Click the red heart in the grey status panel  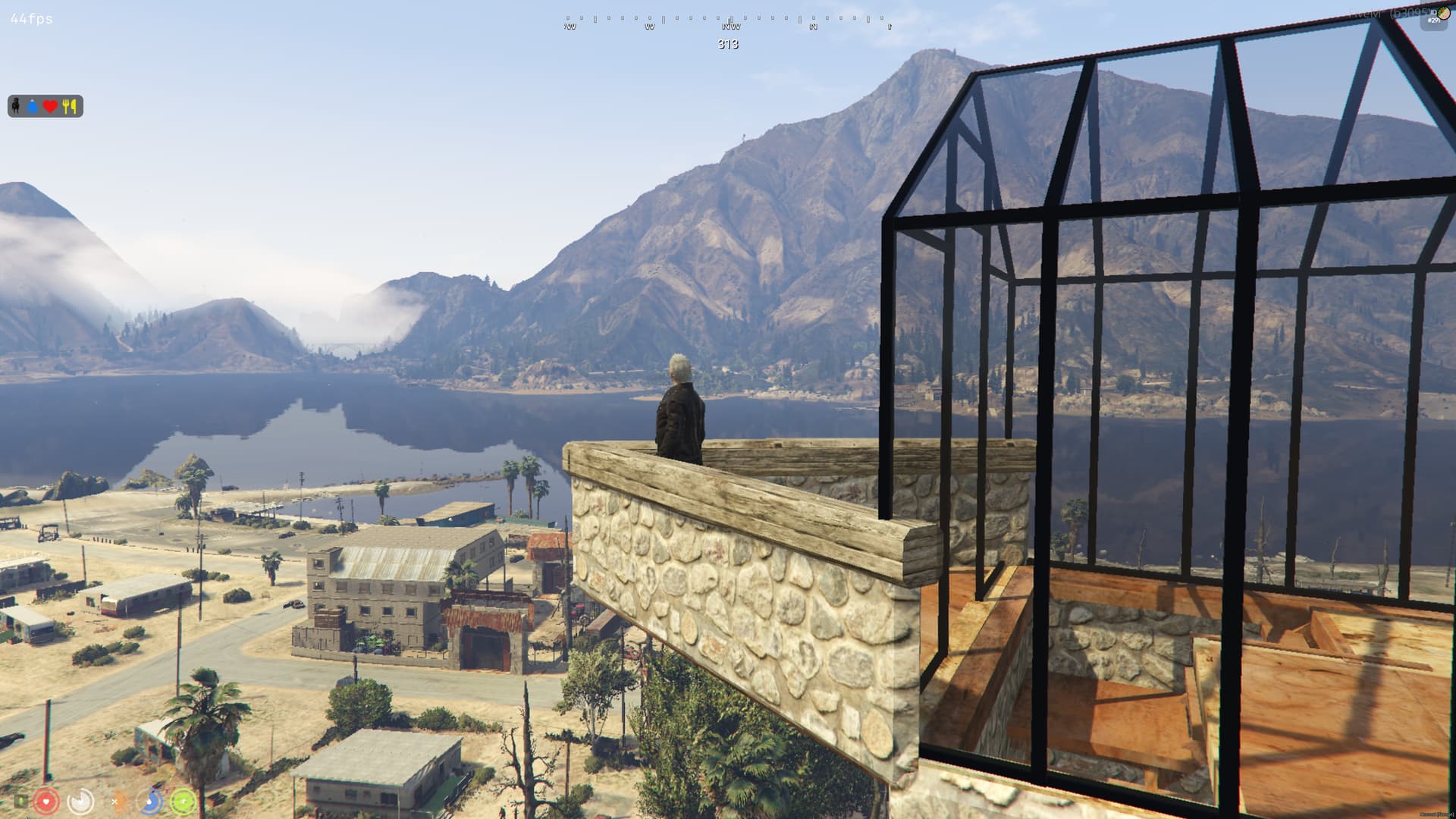click(x=50, y=107)
